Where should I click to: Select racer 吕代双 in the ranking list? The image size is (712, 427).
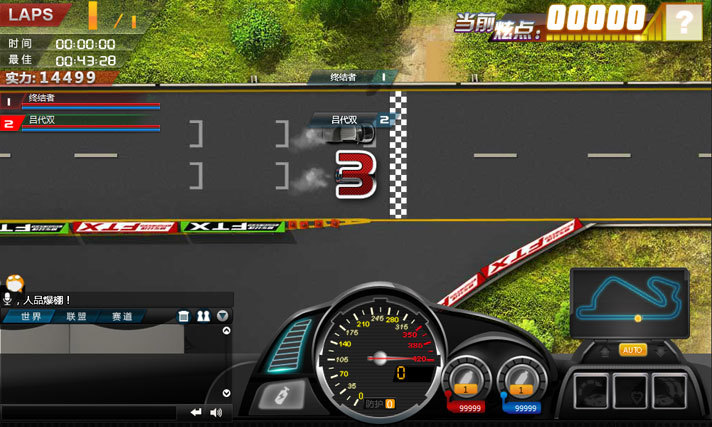click(x=80, y=121)
